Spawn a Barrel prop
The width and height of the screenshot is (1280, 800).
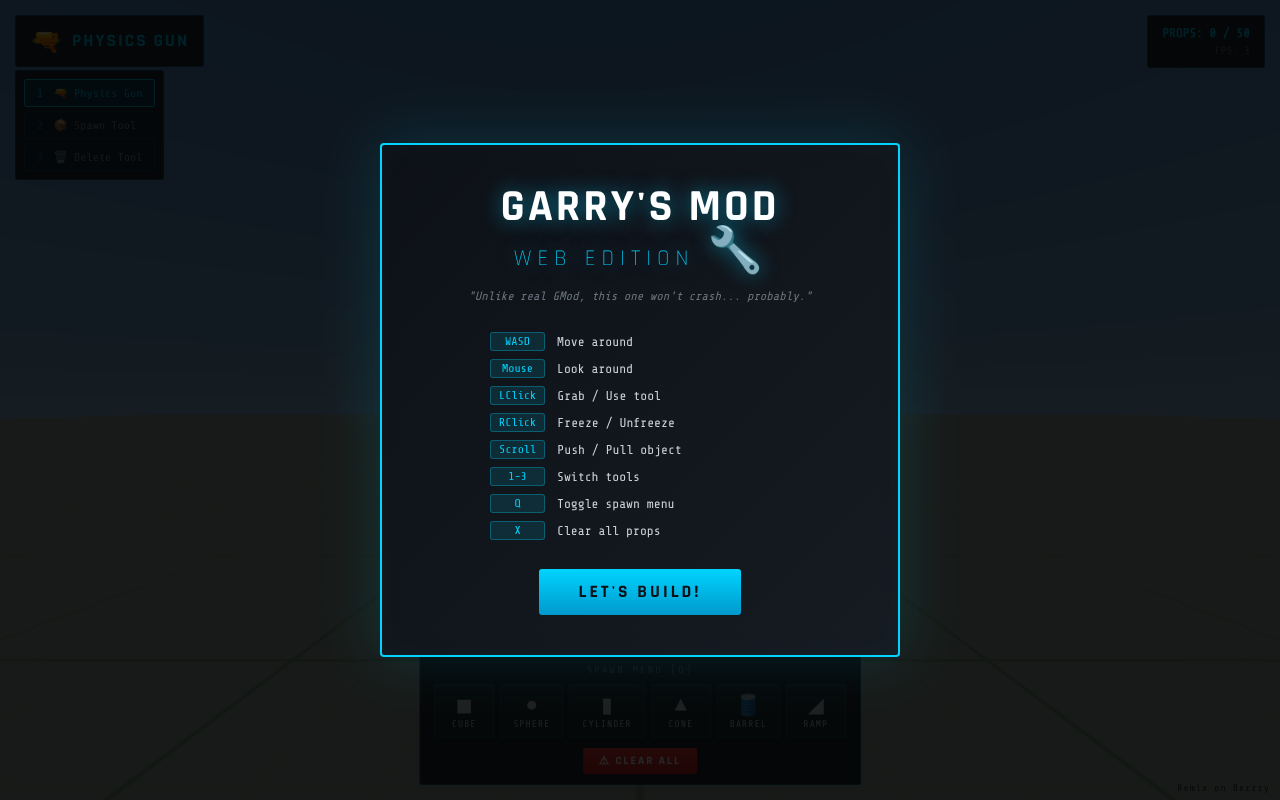(748, 710)
